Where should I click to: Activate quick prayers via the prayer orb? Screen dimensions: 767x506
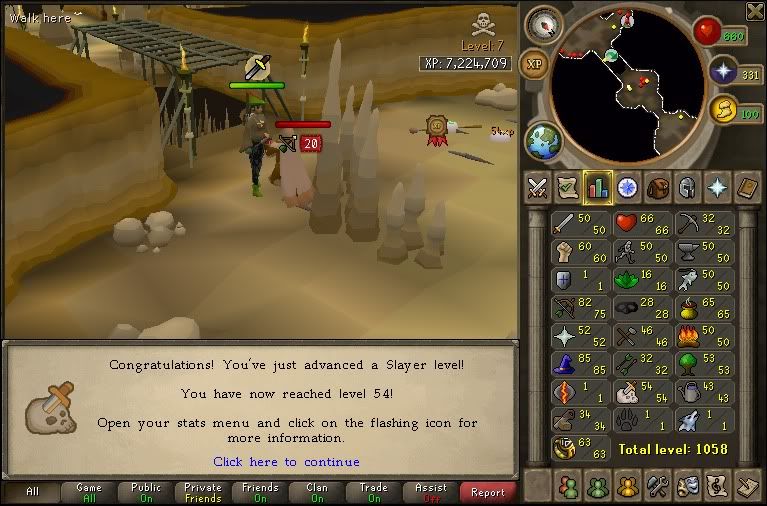coord(722,70)
